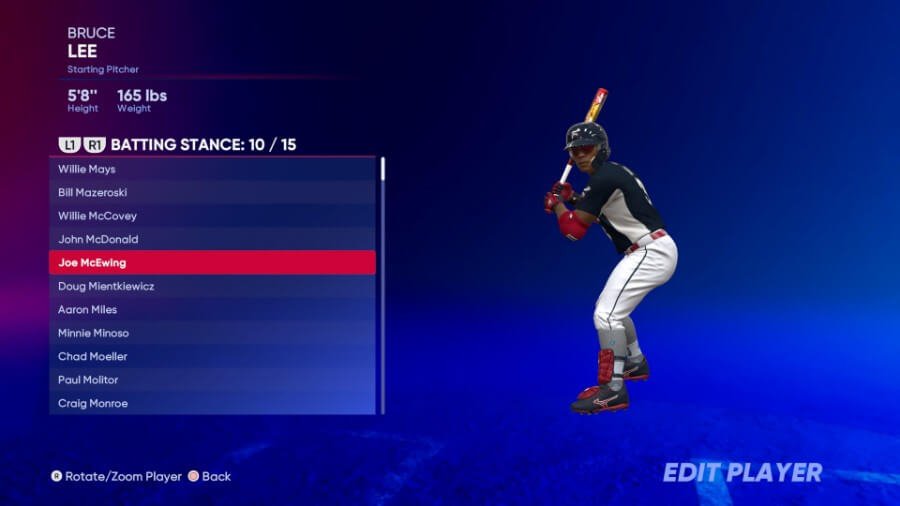Click the highlighted Joe McEwing entry
The image size is (900, 506).
click(212, 263)
